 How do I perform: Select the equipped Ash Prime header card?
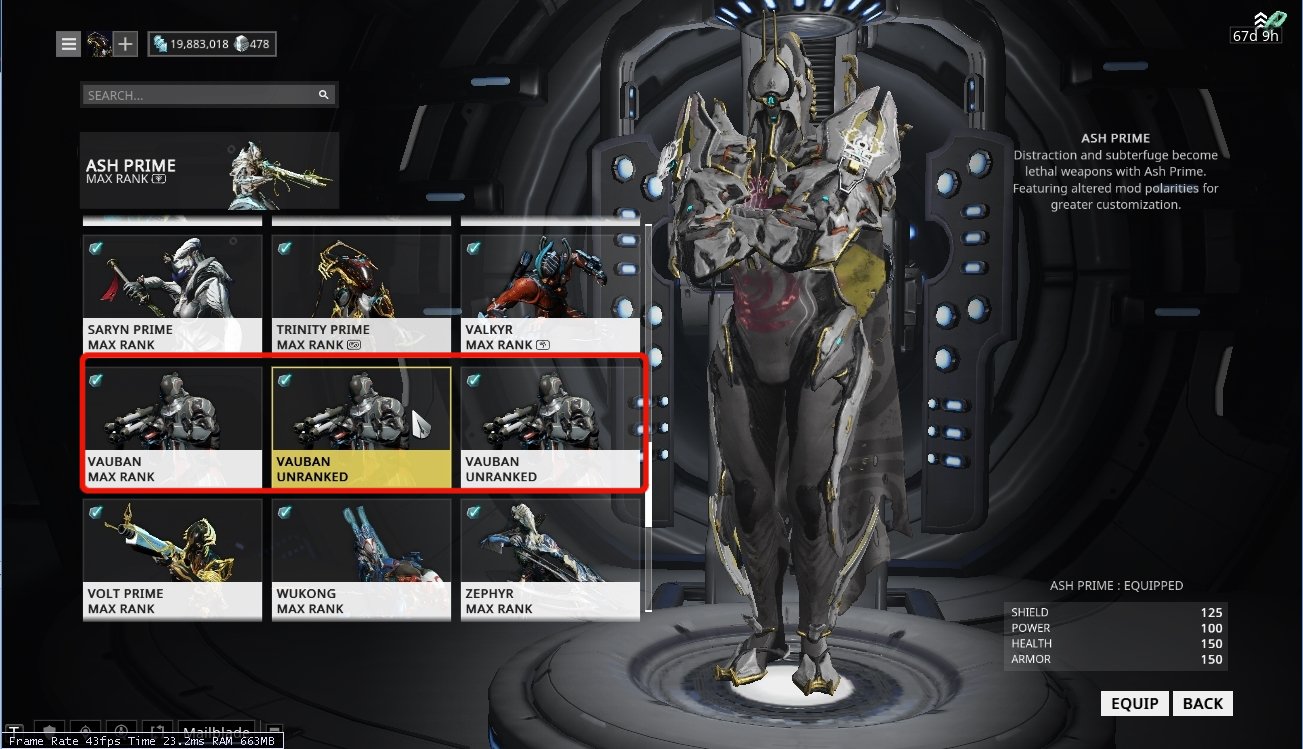(x=209, y=171)
